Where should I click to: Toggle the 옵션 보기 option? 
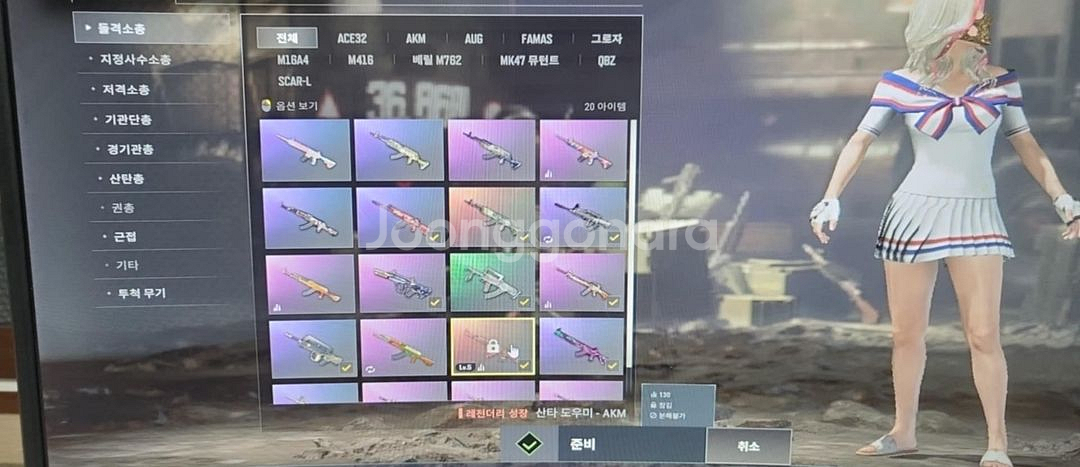click(287, 105)
